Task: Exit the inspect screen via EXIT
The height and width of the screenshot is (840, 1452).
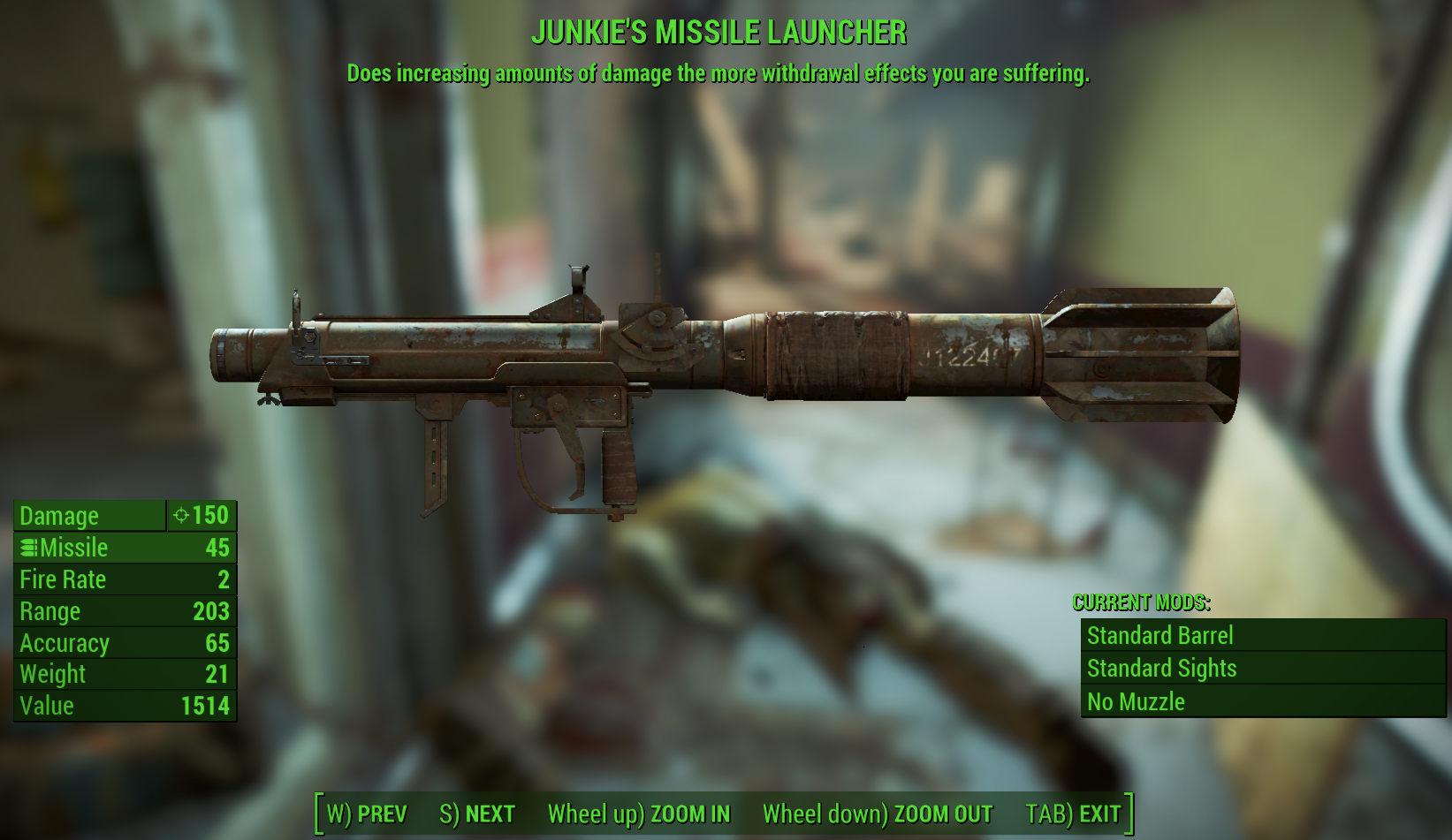Action: (1073, 814)
